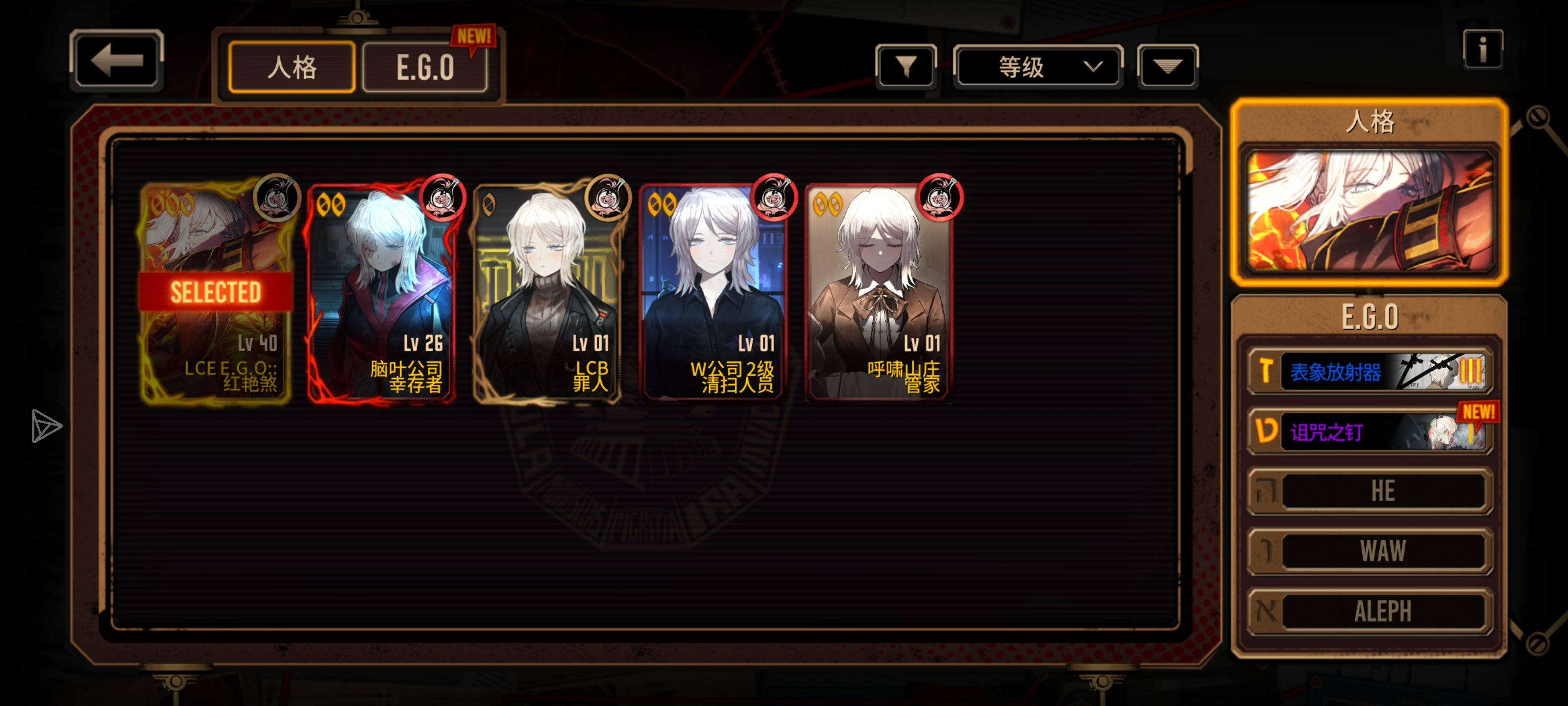The image size is (1568, 706).
Task: Pick the LCB罪人 identity card
Action: click(547, 292)
